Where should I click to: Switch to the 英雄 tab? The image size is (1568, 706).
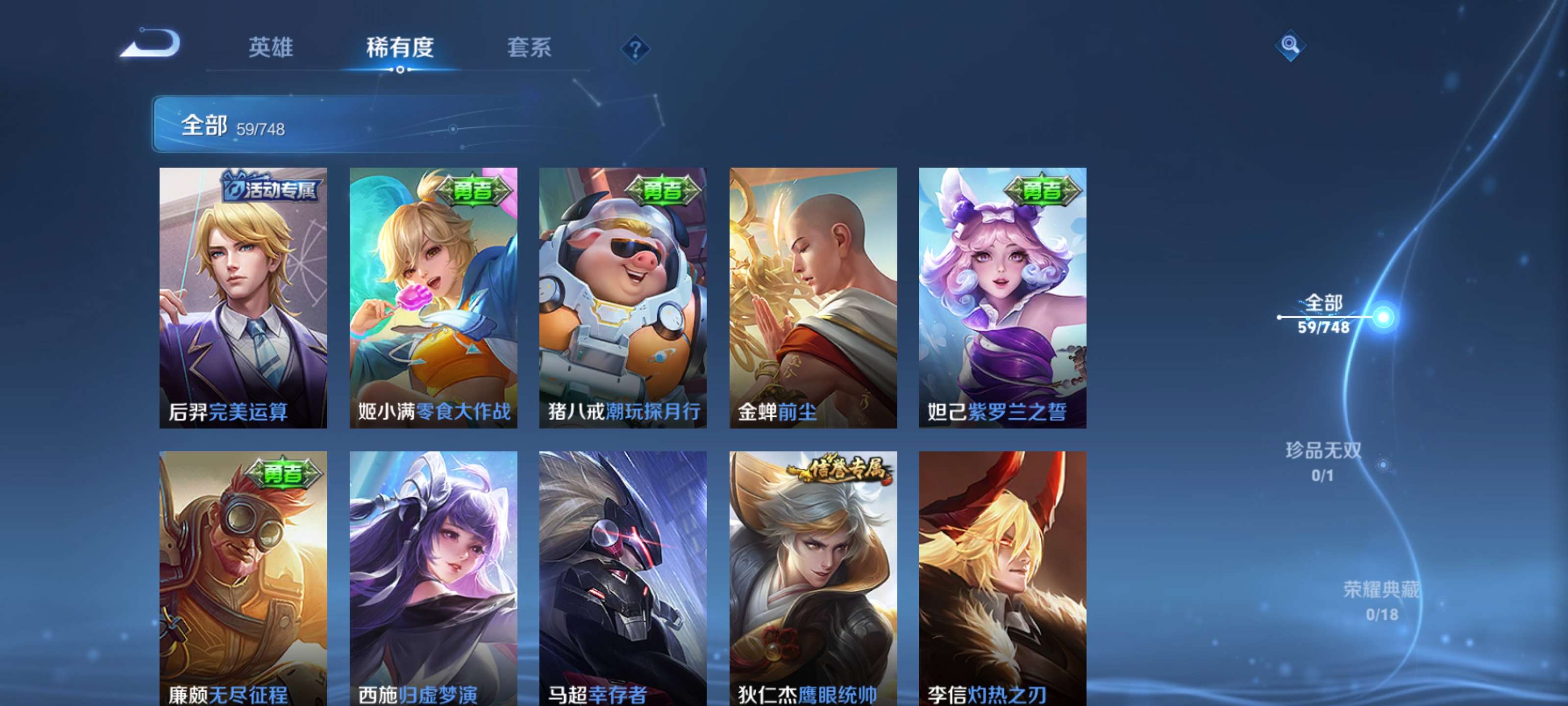tap(270, 49)
